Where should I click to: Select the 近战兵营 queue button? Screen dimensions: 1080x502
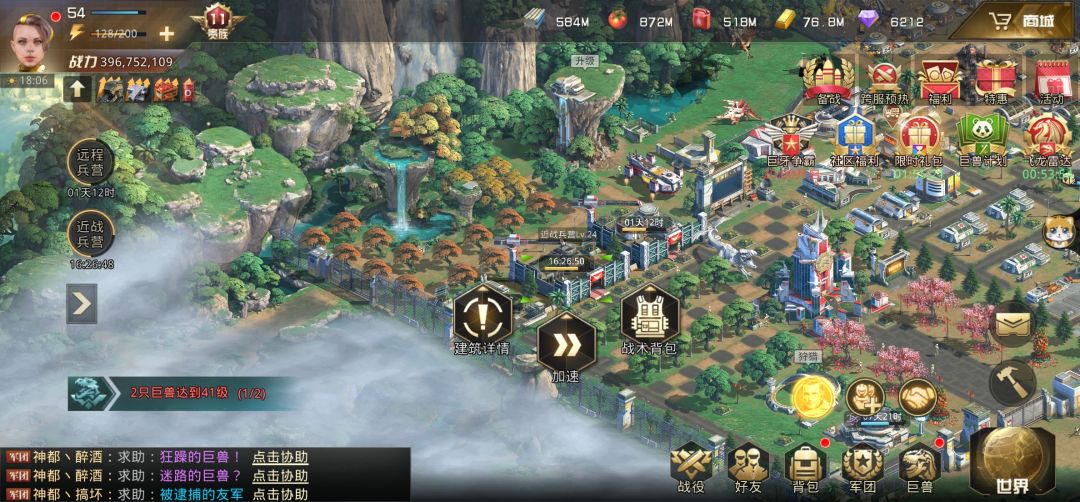[91, 235]
